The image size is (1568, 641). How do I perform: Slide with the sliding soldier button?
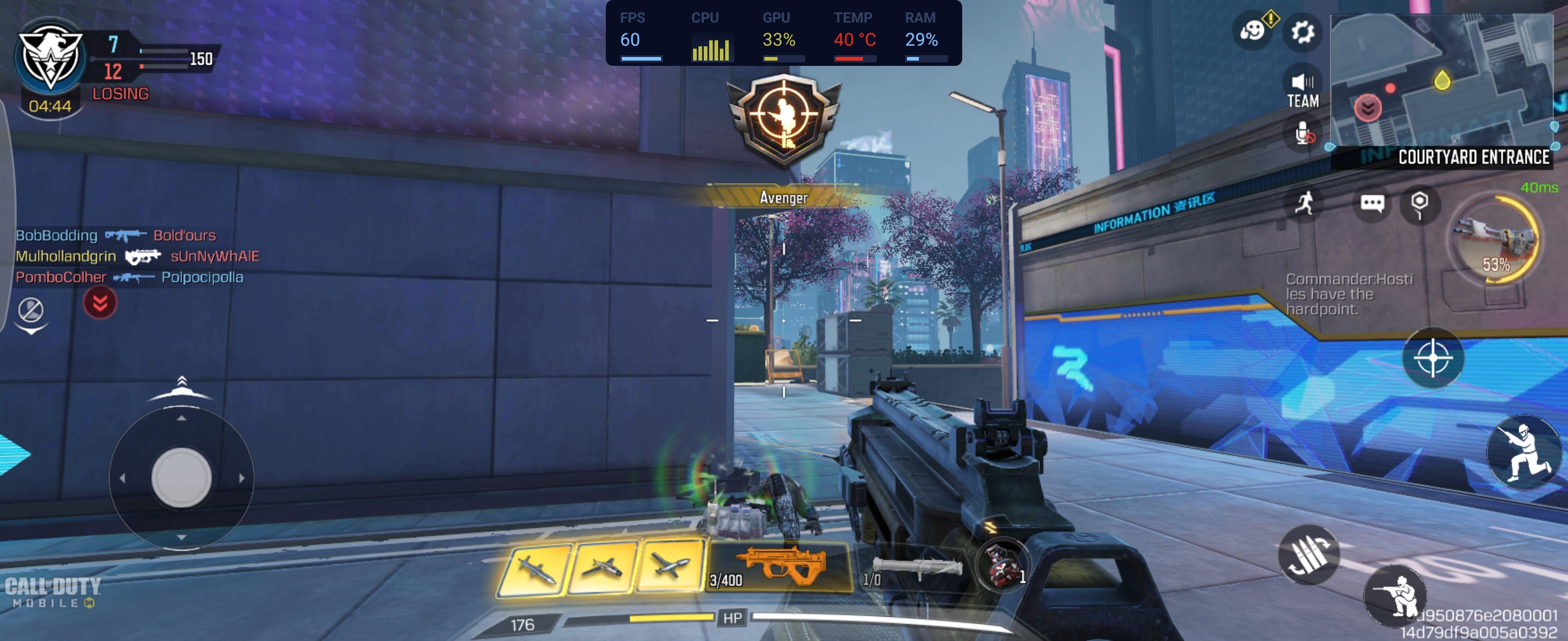point(1524,452)
